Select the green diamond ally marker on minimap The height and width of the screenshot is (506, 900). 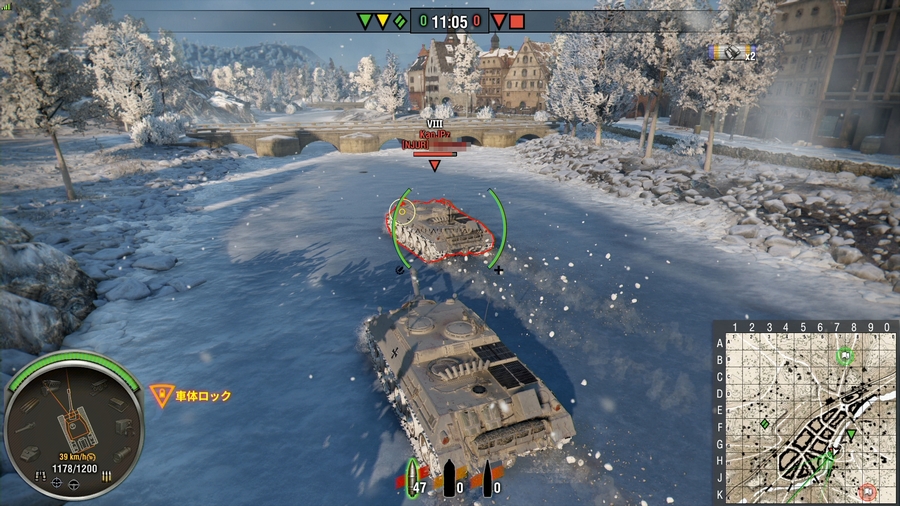765,424
